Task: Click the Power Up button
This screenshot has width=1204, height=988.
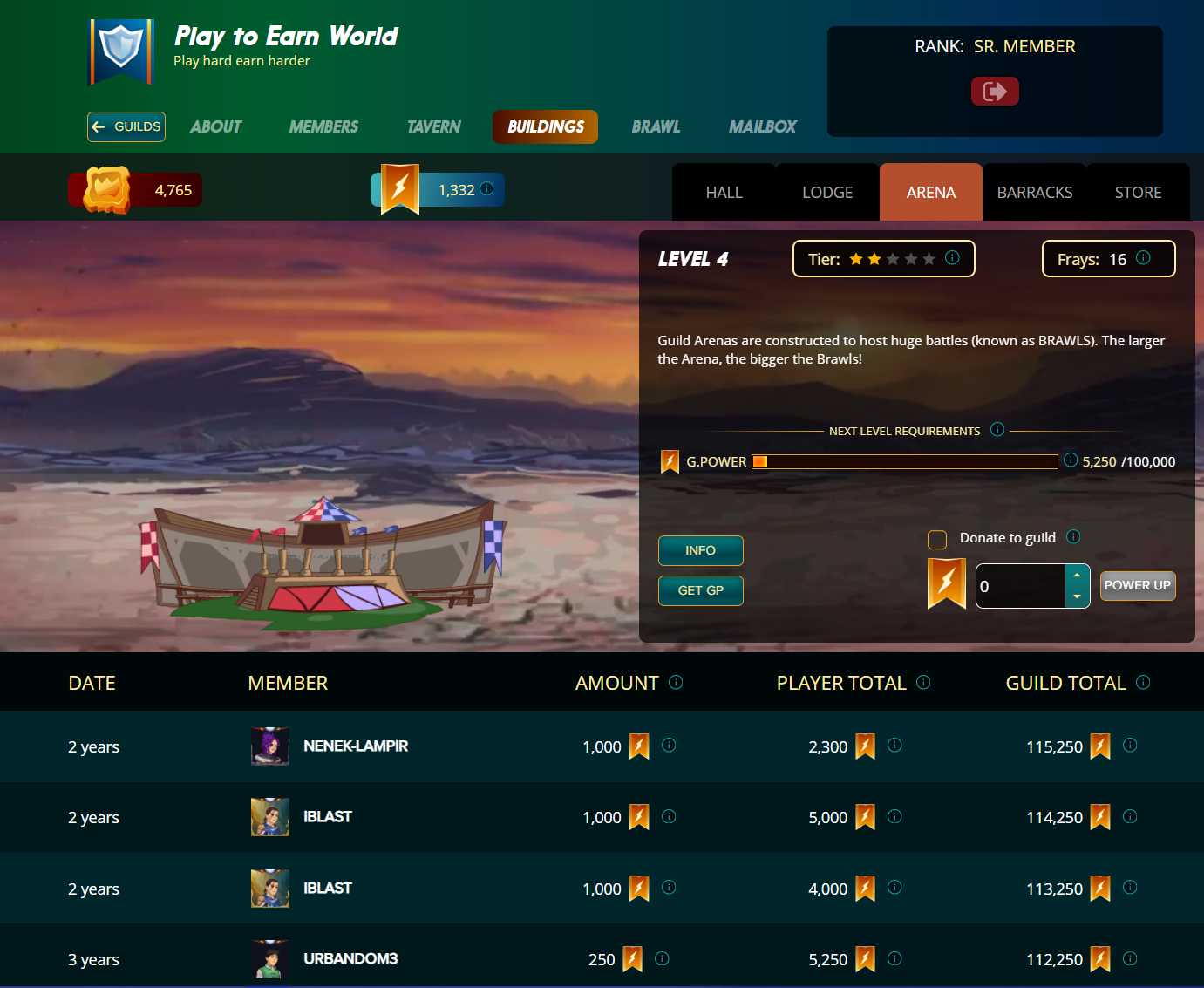Action: click(1137, 585)
